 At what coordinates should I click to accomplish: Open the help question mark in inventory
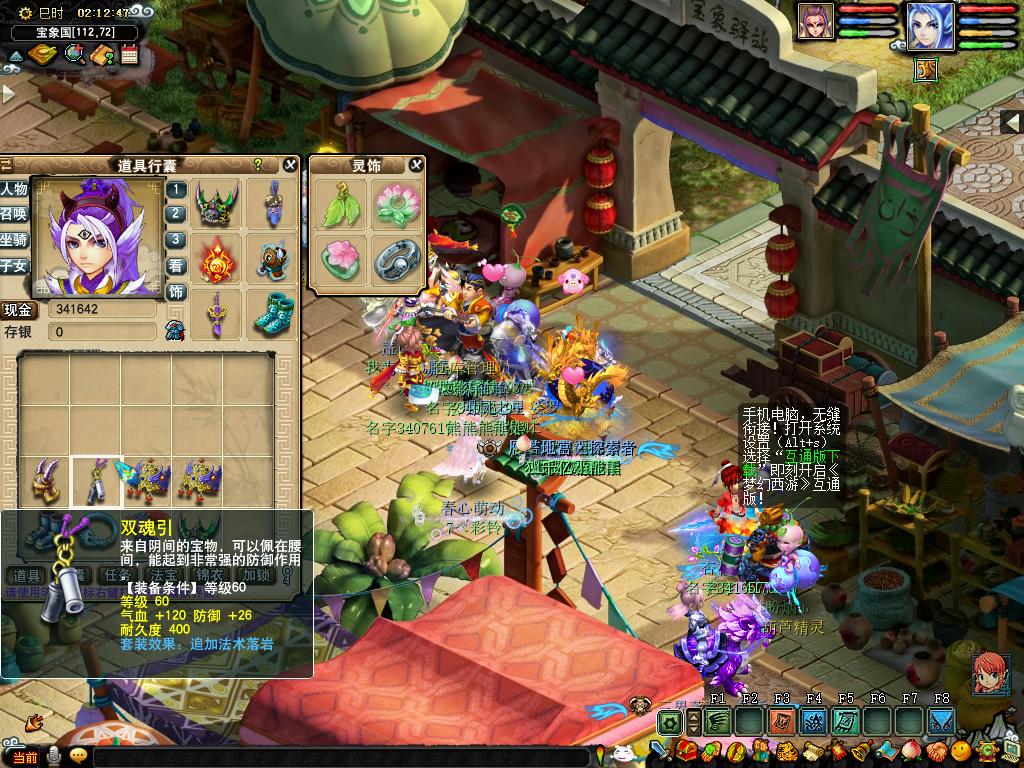[x=258, y=165]
